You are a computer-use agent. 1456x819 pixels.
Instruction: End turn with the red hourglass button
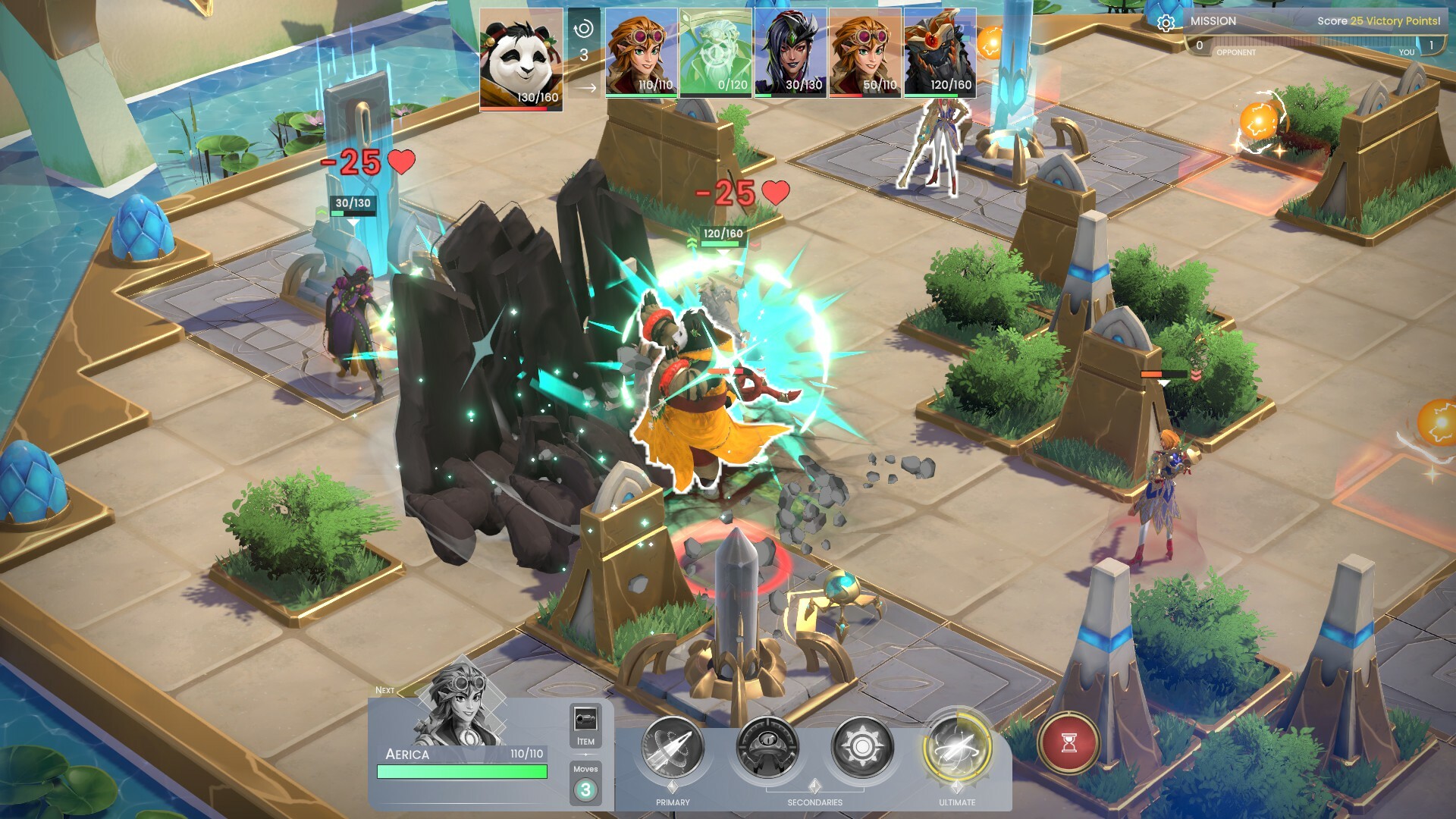point(1068,742)
